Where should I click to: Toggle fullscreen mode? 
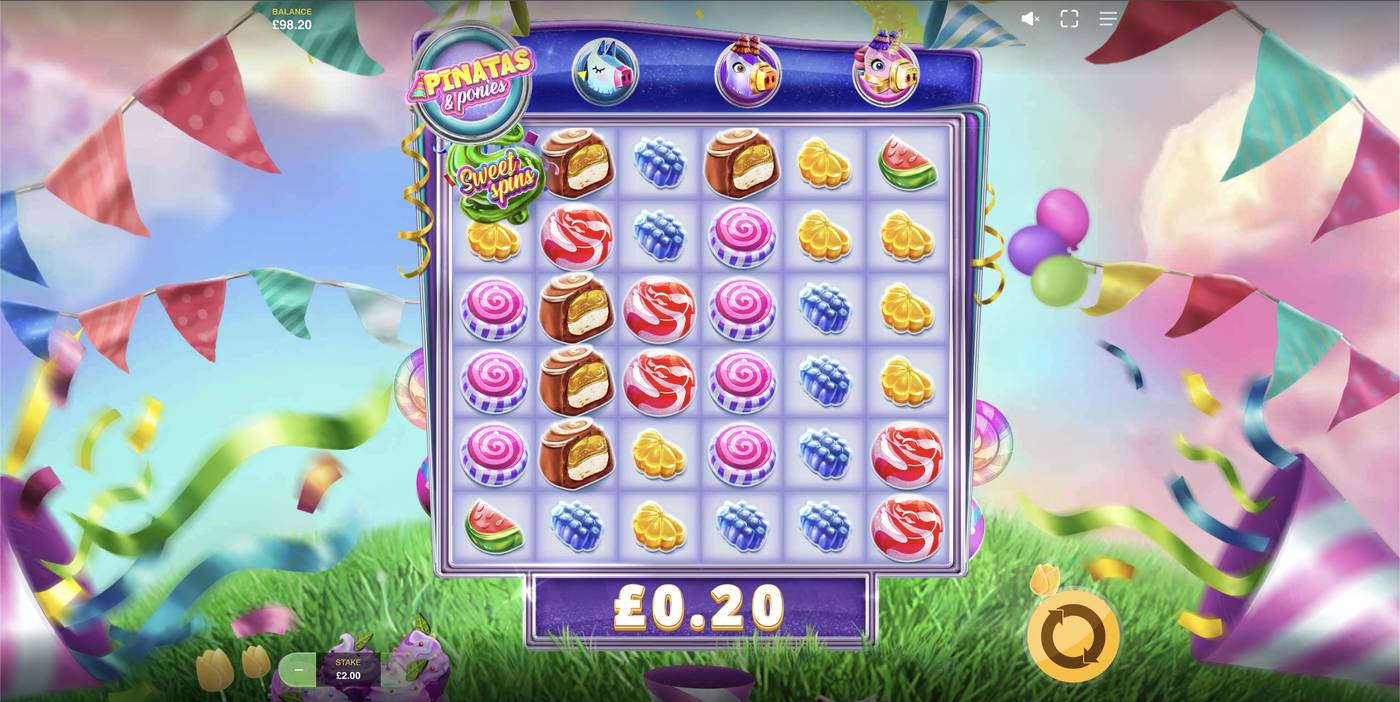1069,19
